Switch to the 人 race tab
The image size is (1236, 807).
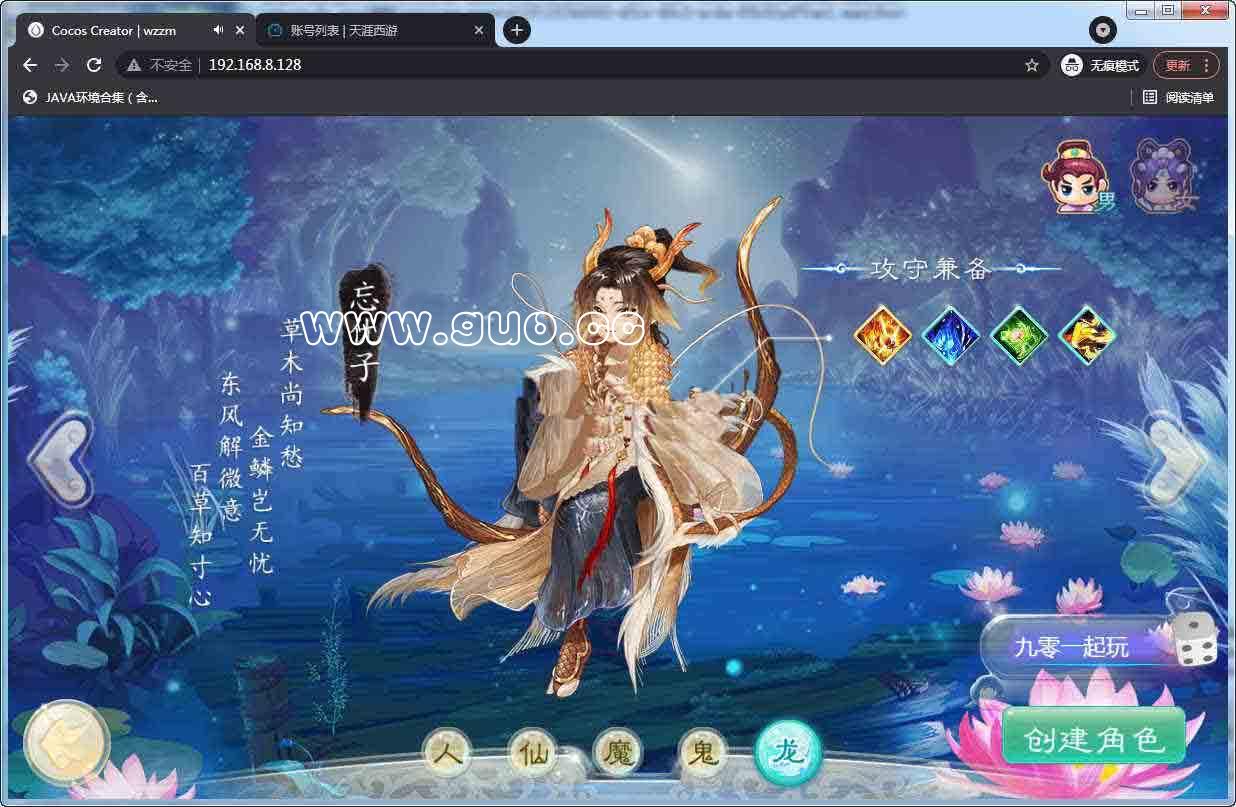pos(447,753)
